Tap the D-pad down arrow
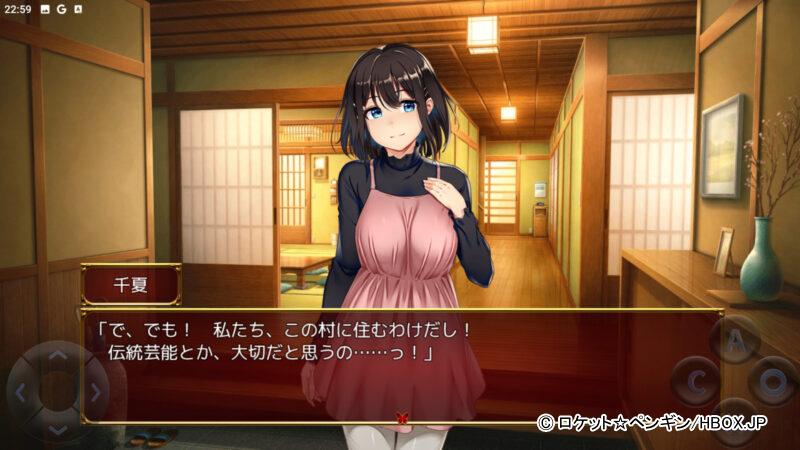Image resolution: width=800 pixels, height=450 pixels. [57, 428]
